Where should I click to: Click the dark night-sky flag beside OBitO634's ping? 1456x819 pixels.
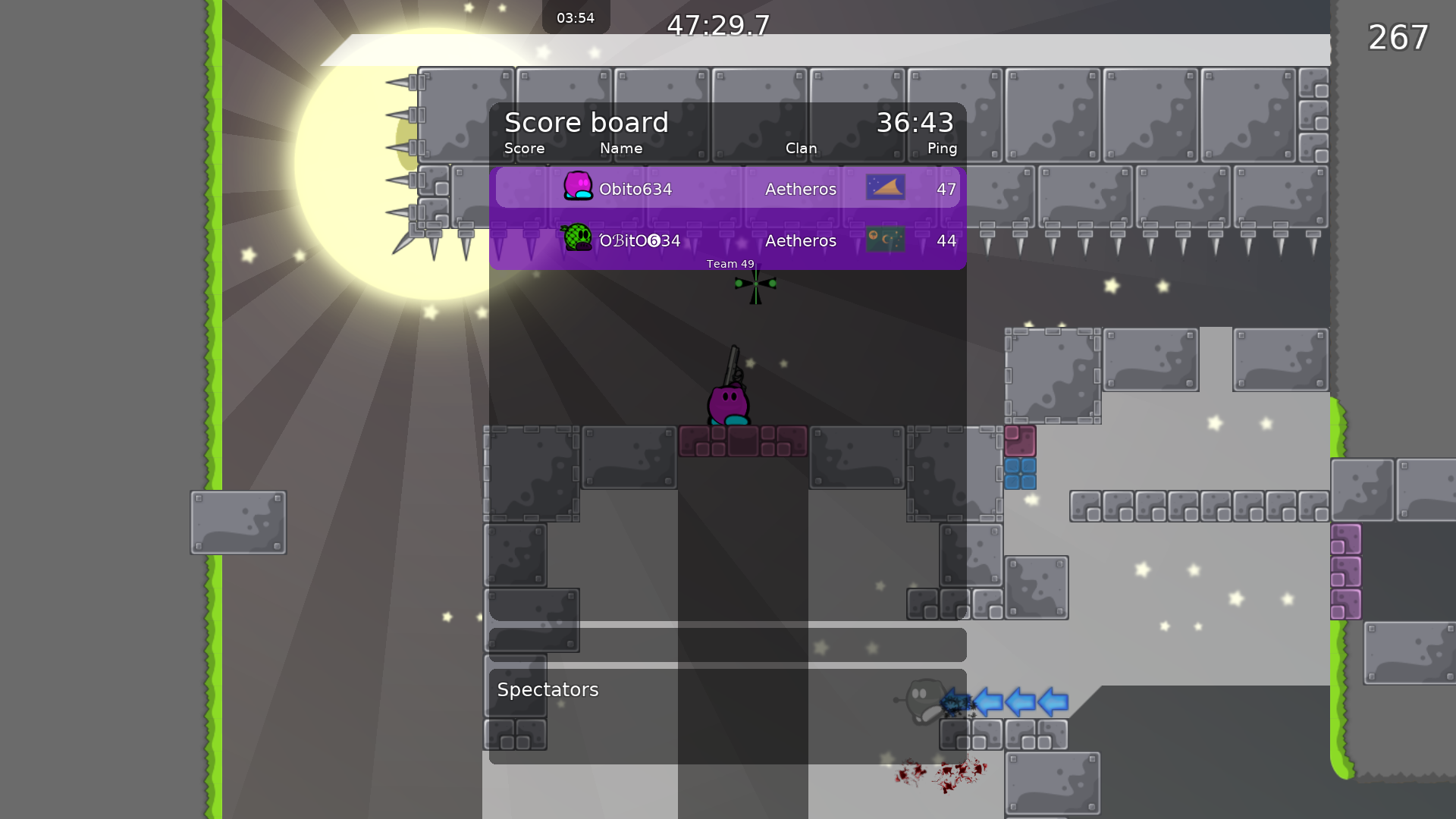click(884, 240)
